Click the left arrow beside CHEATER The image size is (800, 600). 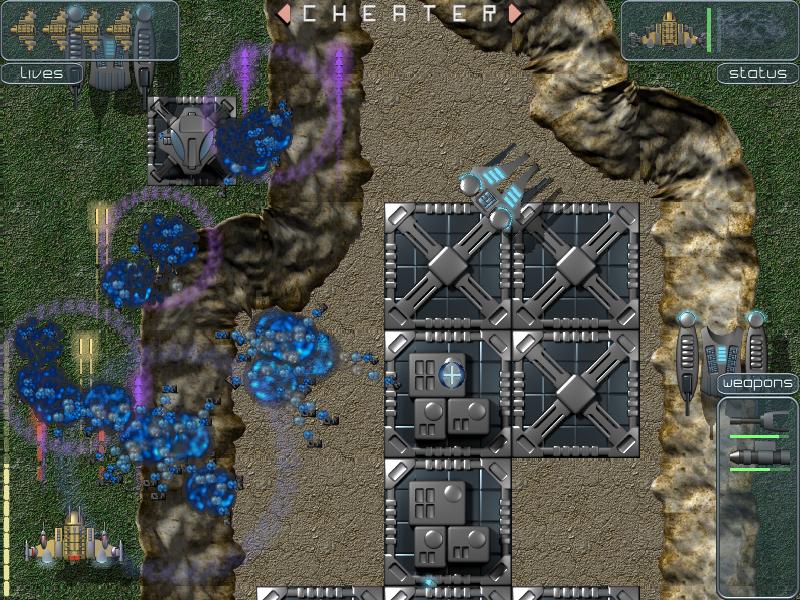click(x=284, y=14)
